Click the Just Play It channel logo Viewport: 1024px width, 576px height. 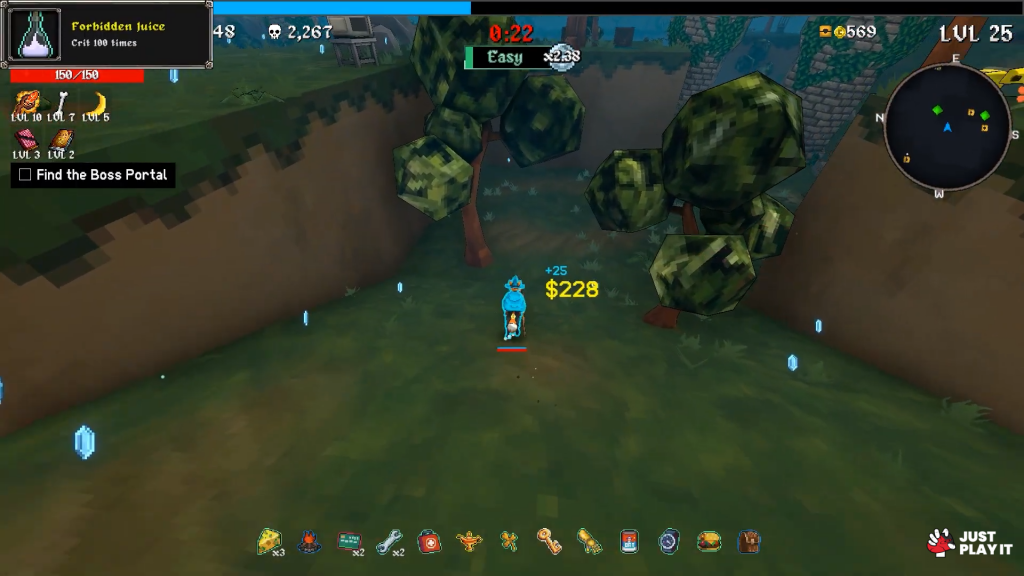[x=968, y=543]
